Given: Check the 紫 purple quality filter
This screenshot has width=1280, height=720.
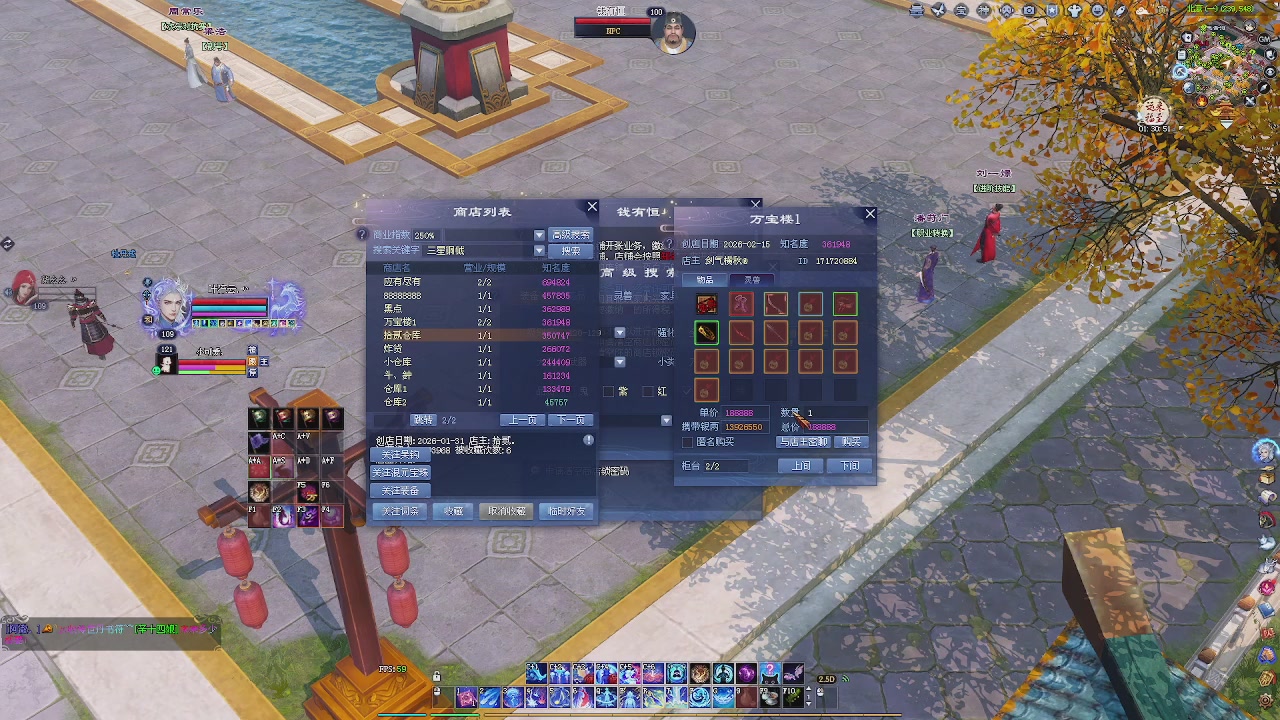Looking at the screenshot, I should [610, 391].
